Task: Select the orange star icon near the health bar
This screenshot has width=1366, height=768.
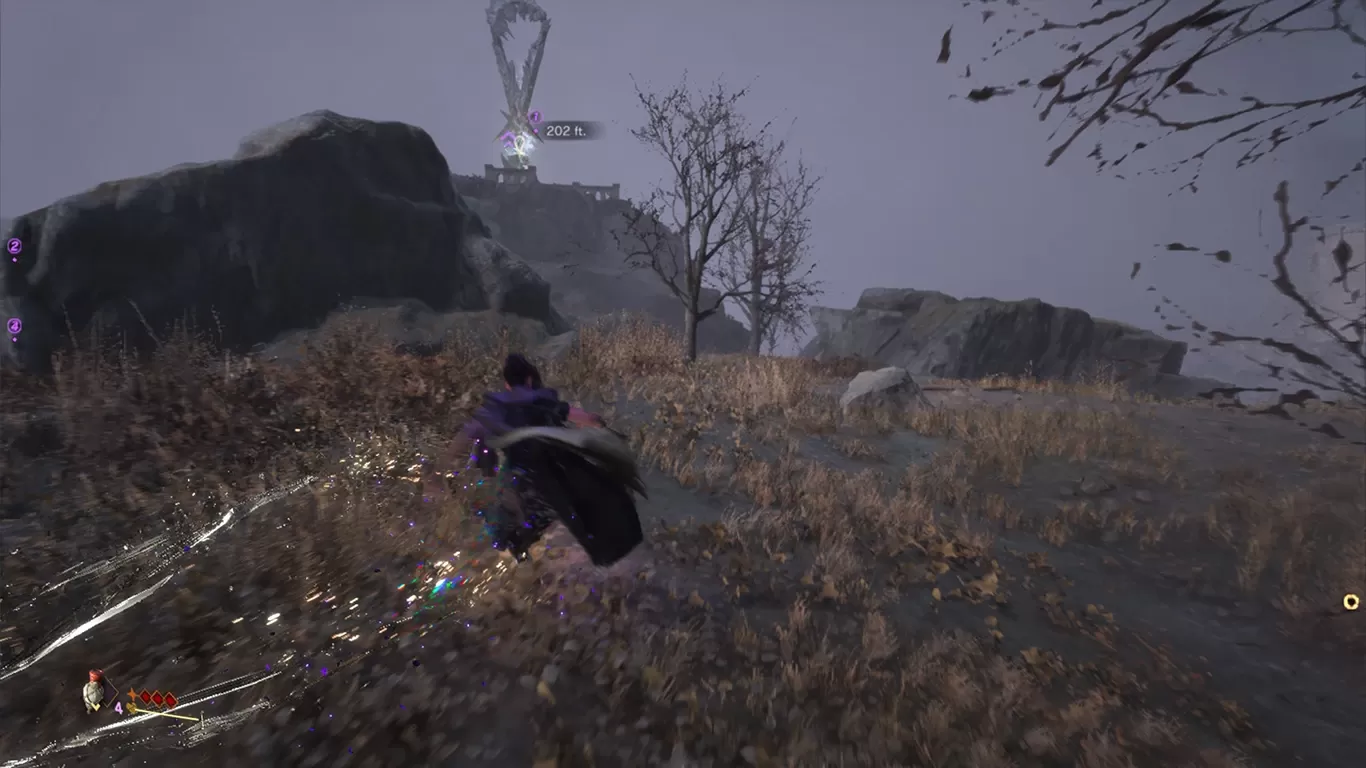Action: click(x=132, y=694)
